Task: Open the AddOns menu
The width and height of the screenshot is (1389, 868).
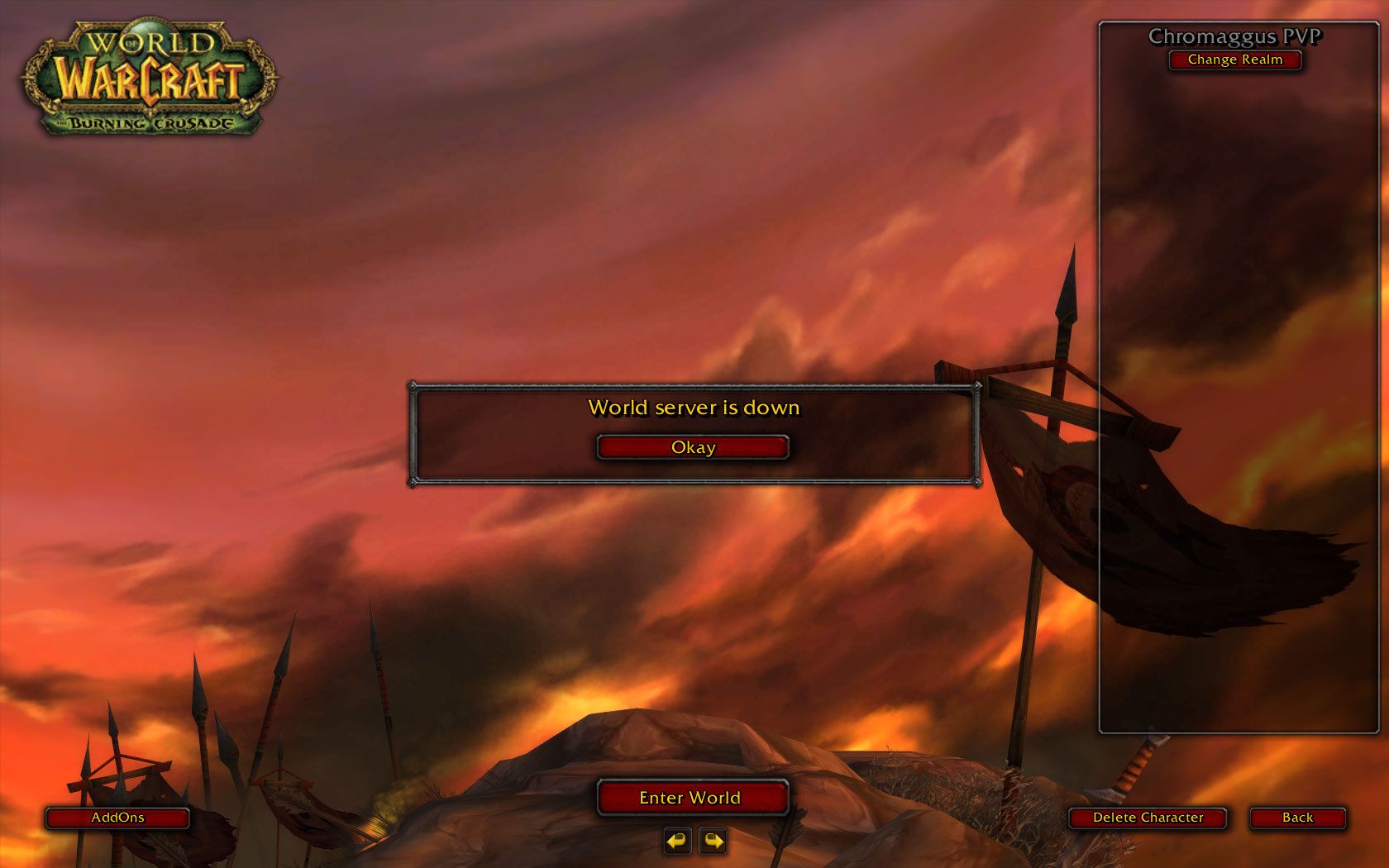Action: point(117,818)
